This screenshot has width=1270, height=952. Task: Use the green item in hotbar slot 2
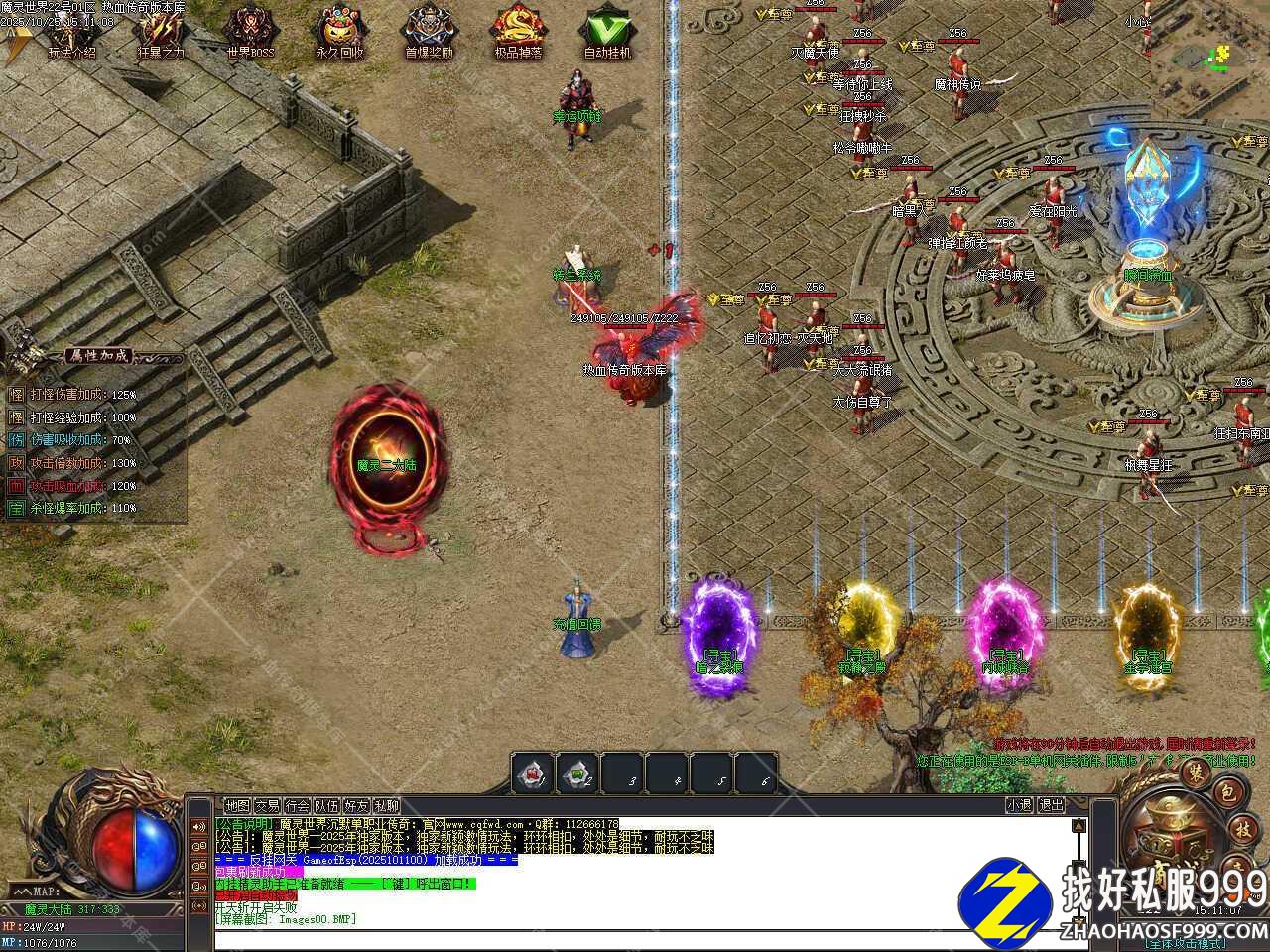click(x=577, y=773)
